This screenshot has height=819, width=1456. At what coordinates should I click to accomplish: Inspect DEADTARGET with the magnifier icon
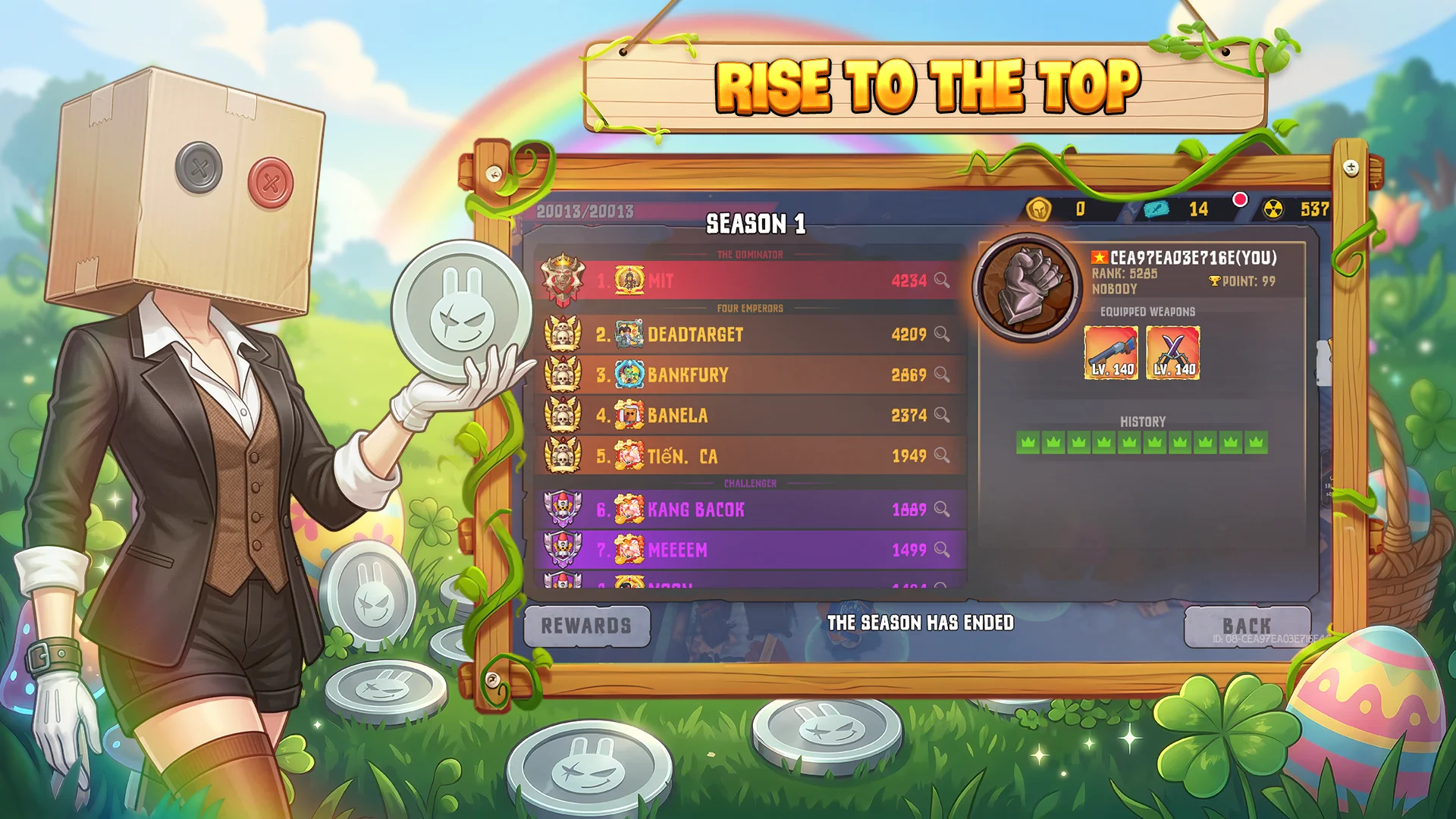pyautogui.click(x=942, y=334)
